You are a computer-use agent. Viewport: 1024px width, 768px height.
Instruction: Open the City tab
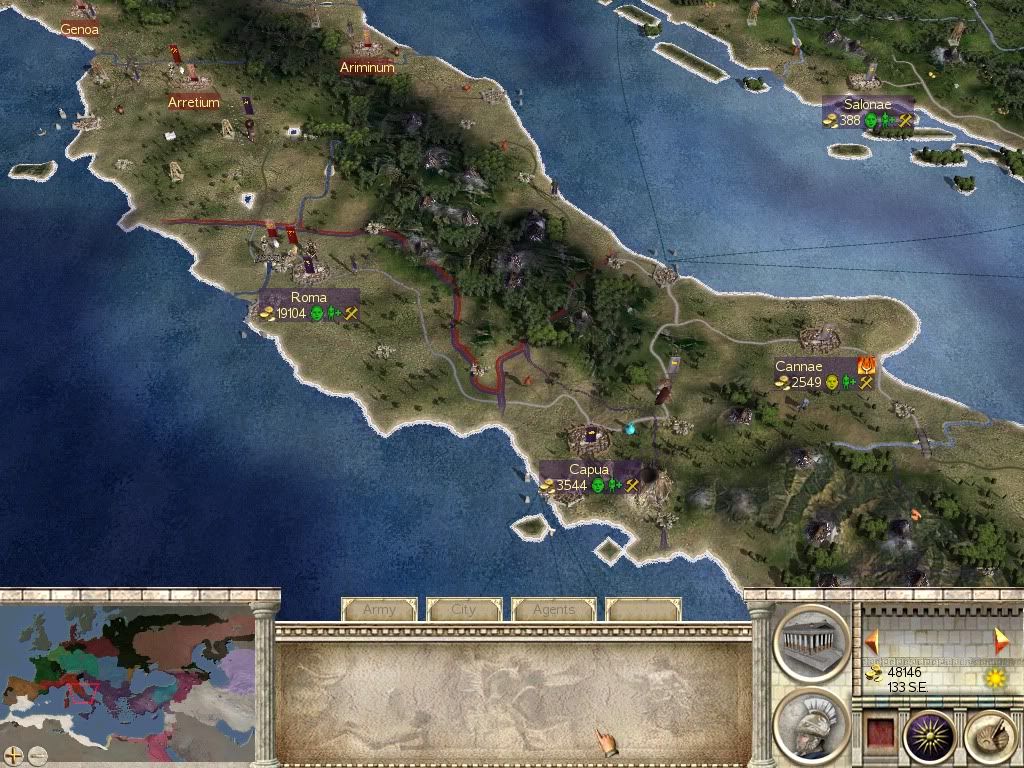pos(464,609)
